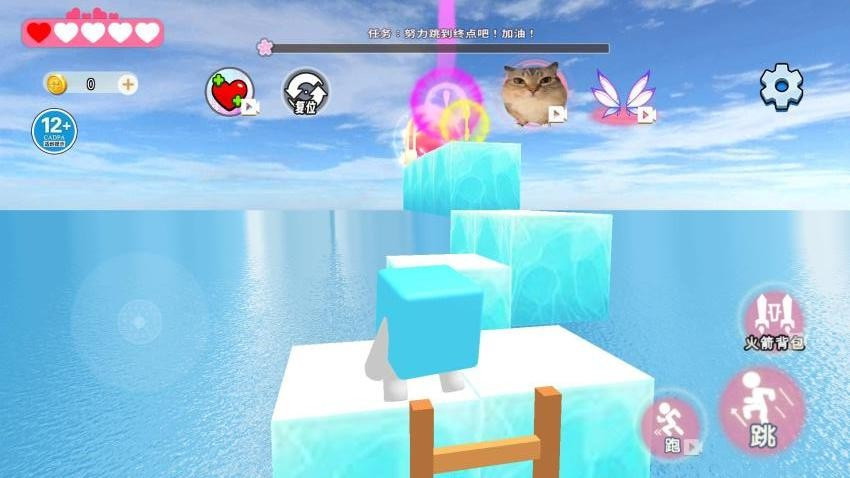
Task: Open the 12+ CADPA age rating badge
Action: tap(54, 131)
